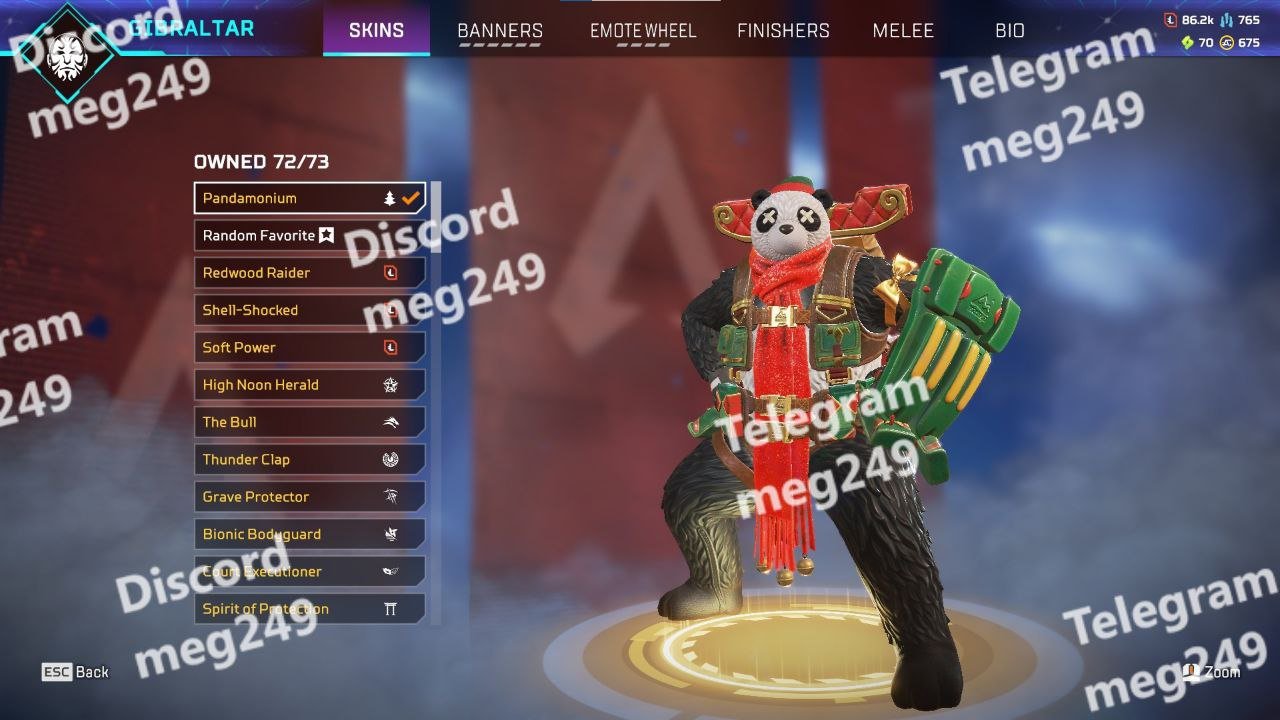Show the Bio tab
This screenshot has height=720, width=1280.
coord(1010,31)
